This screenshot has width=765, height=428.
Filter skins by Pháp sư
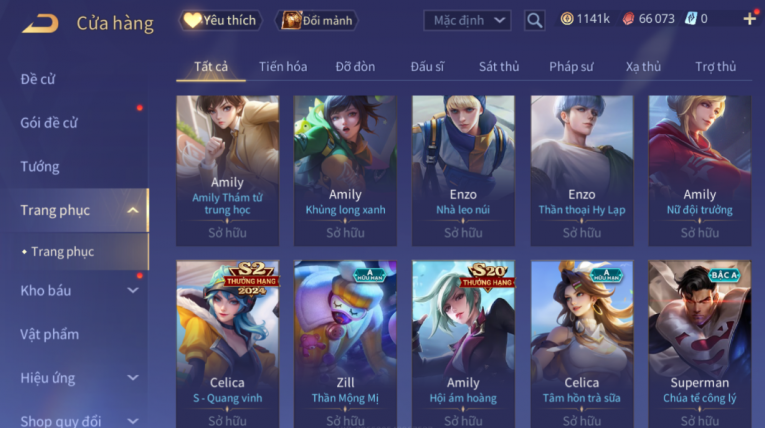(571, 67)
